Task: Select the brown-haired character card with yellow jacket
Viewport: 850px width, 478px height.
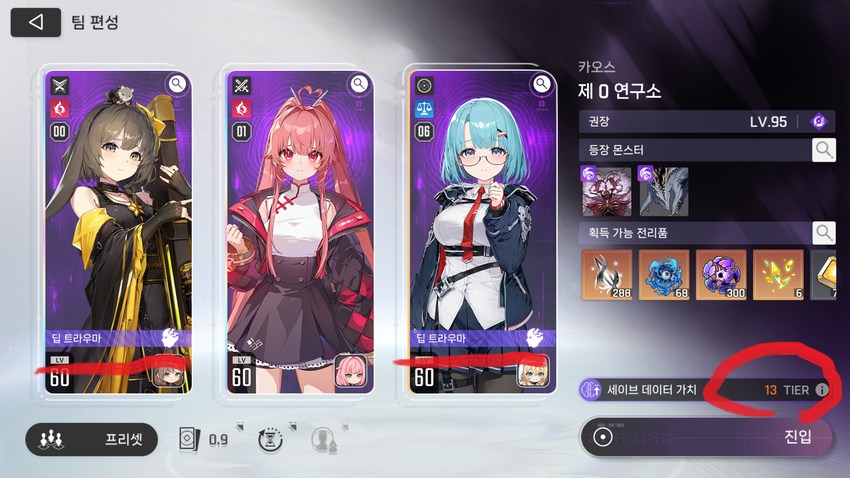Action: (119, 230)
